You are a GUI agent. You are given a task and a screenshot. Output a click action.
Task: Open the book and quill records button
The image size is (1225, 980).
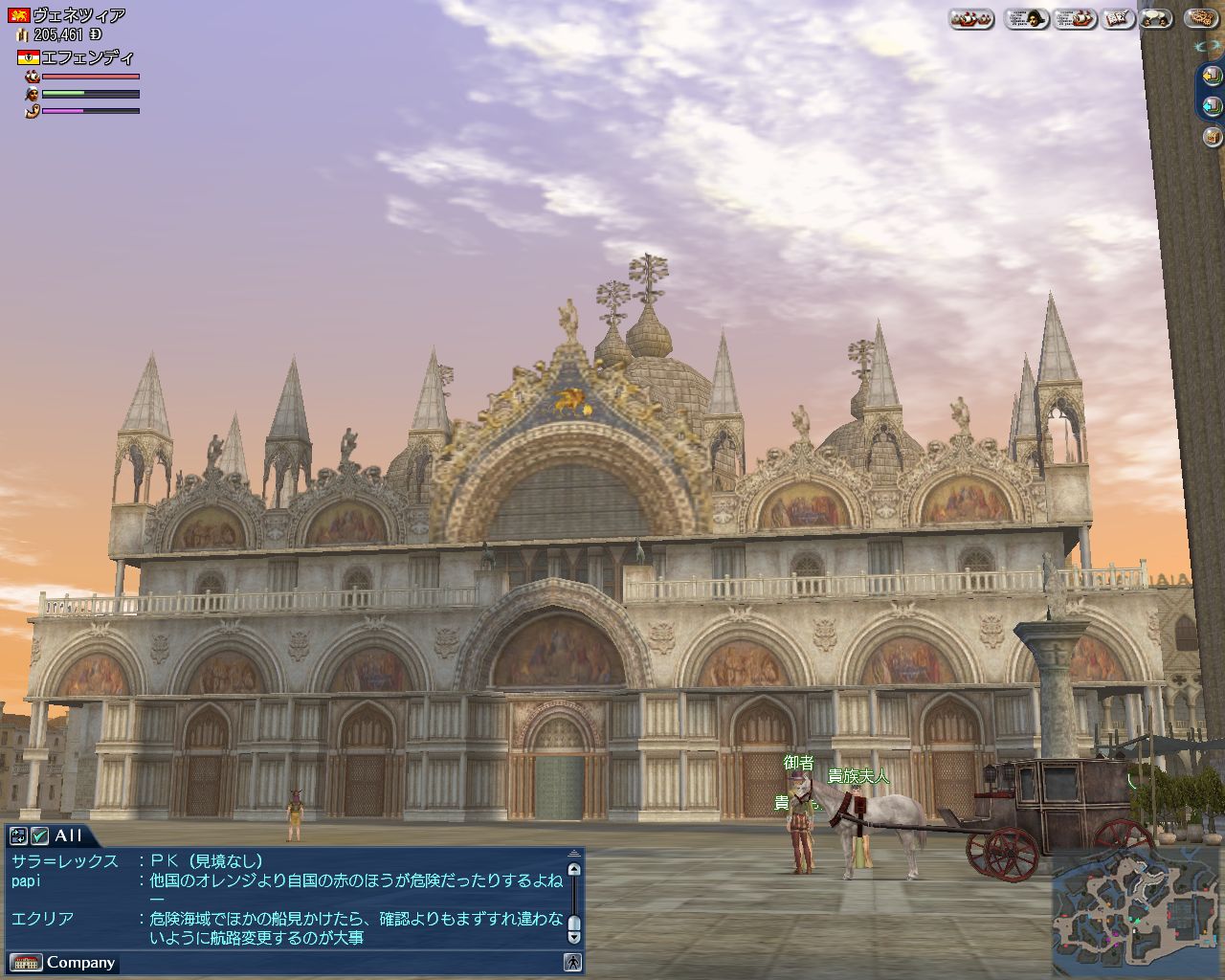point(1118,18)
